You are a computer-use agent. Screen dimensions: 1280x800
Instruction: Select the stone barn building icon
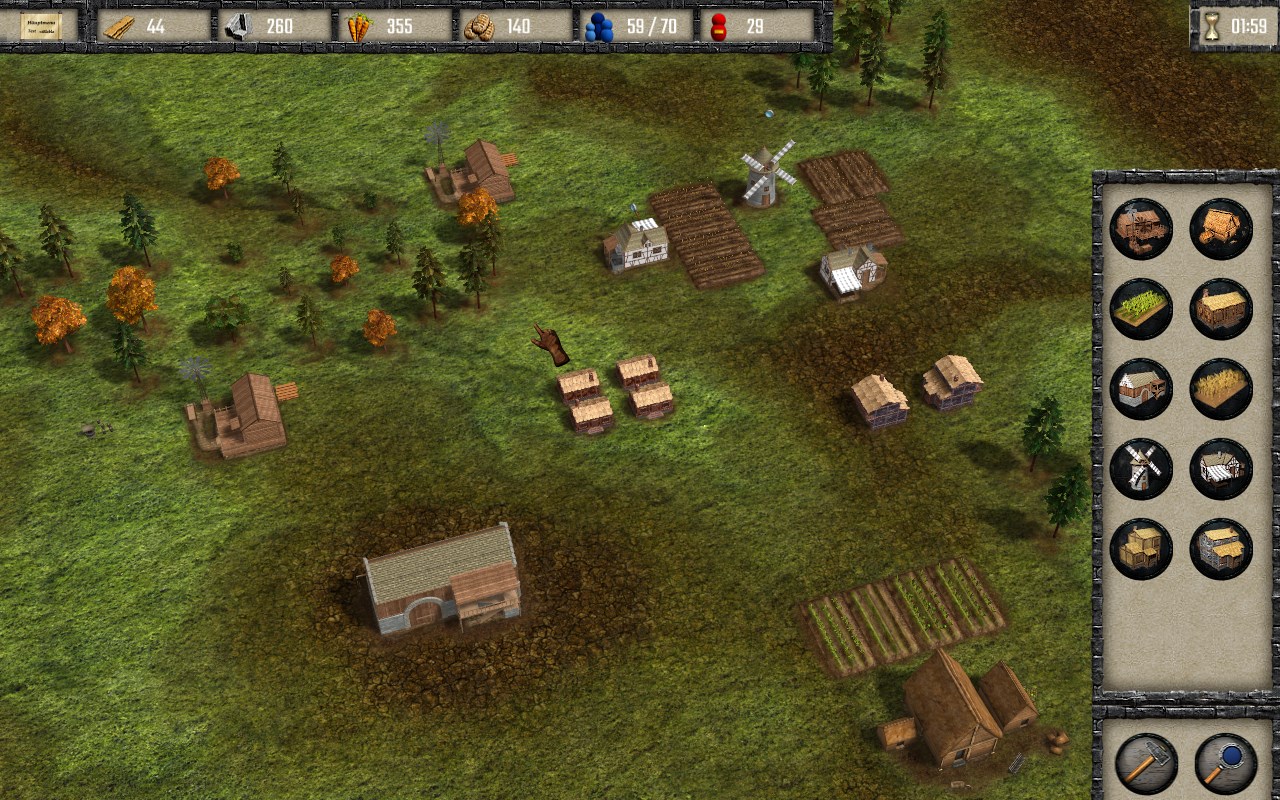coord(1141,389)
